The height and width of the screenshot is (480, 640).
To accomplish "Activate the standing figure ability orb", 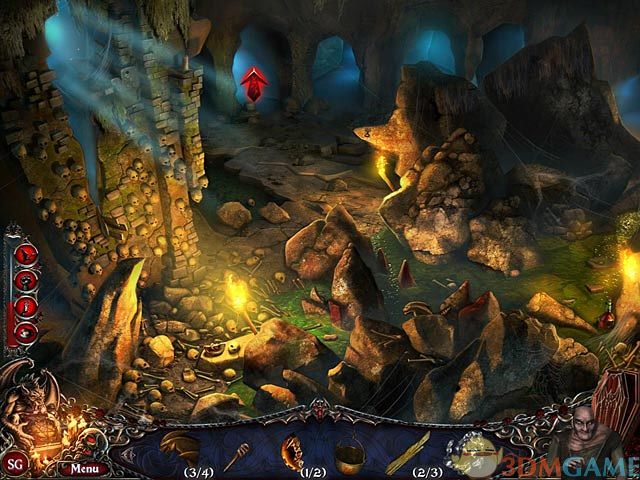I will [27, 306].
